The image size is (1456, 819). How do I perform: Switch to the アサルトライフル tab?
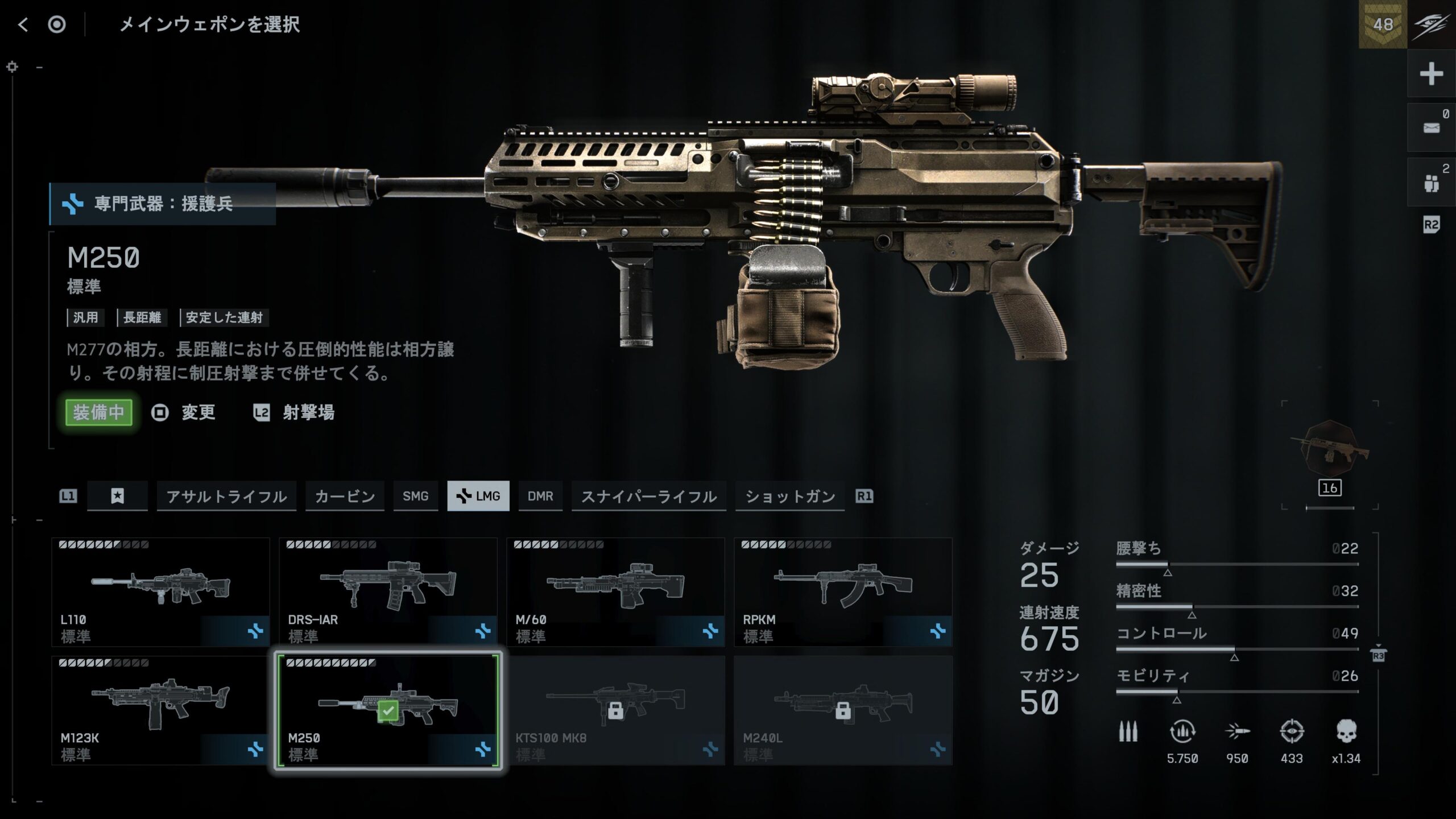[226, 496]
